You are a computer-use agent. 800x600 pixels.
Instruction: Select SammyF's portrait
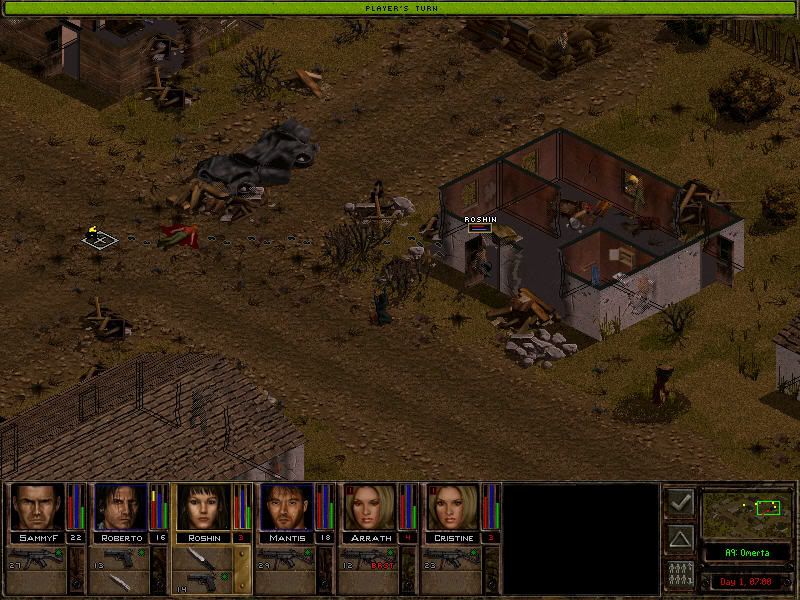coord(37,507)
